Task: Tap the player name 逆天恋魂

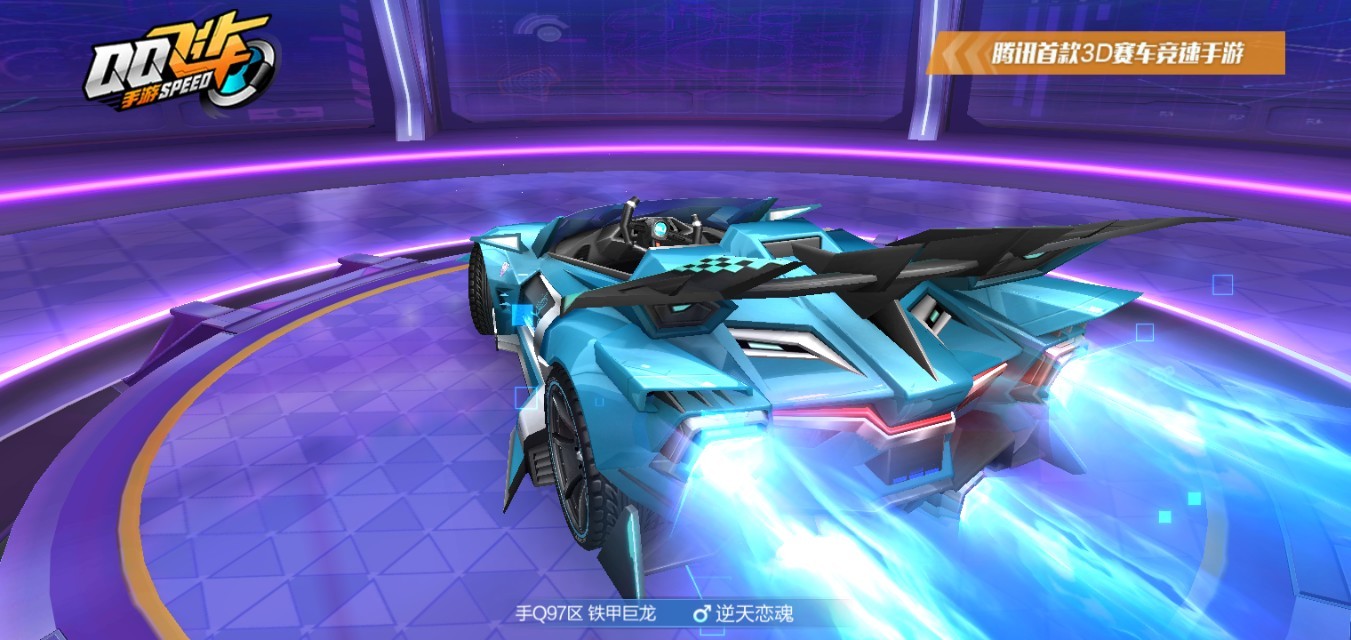Action: (x=753, y=613)
